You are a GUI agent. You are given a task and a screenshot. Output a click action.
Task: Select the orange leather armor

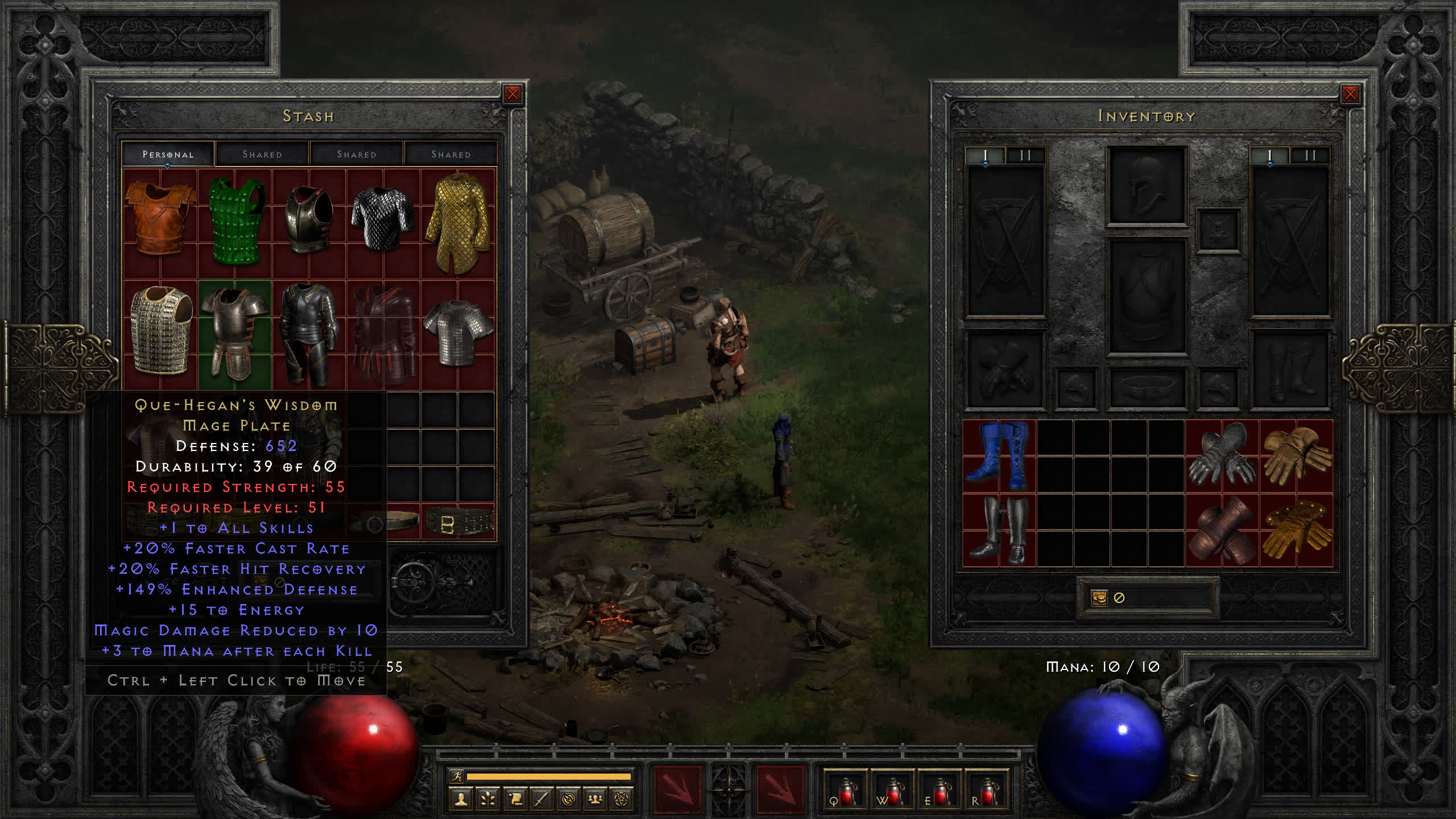pyautogui.click(x=160, y=217)
